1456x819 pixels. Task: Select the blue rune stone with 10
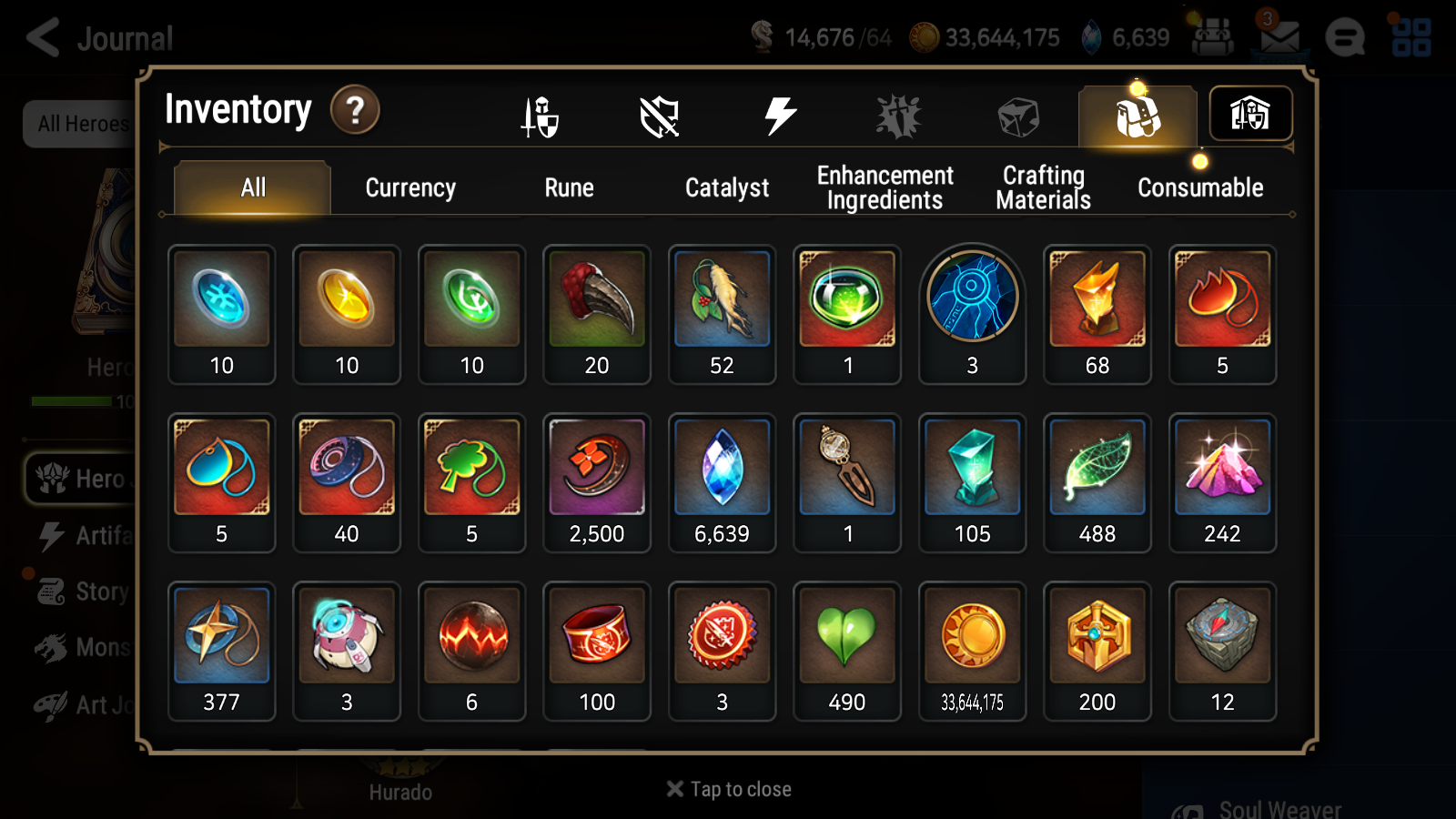222,314
